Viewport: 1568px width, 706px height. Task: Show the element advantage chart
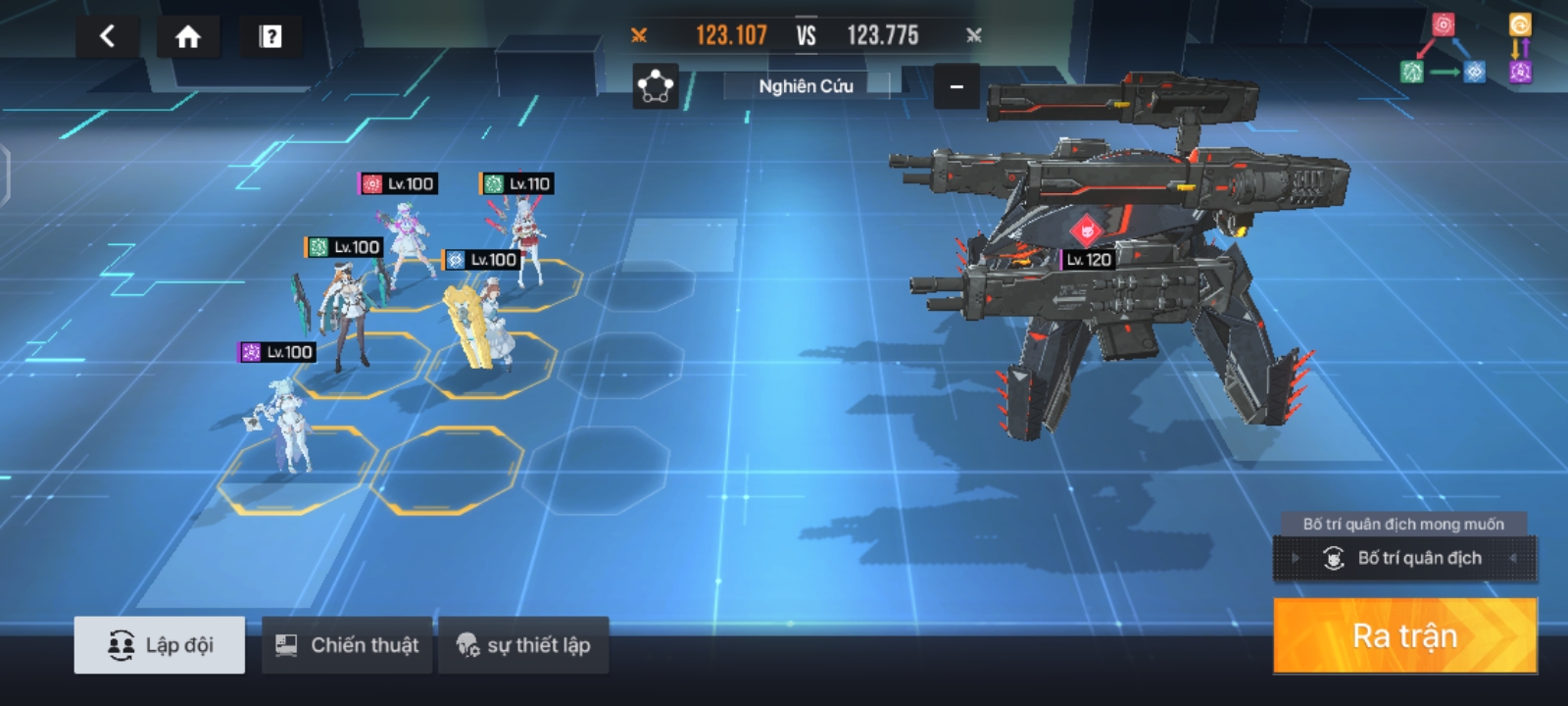pyautogui.click(x=1465, y=49)
